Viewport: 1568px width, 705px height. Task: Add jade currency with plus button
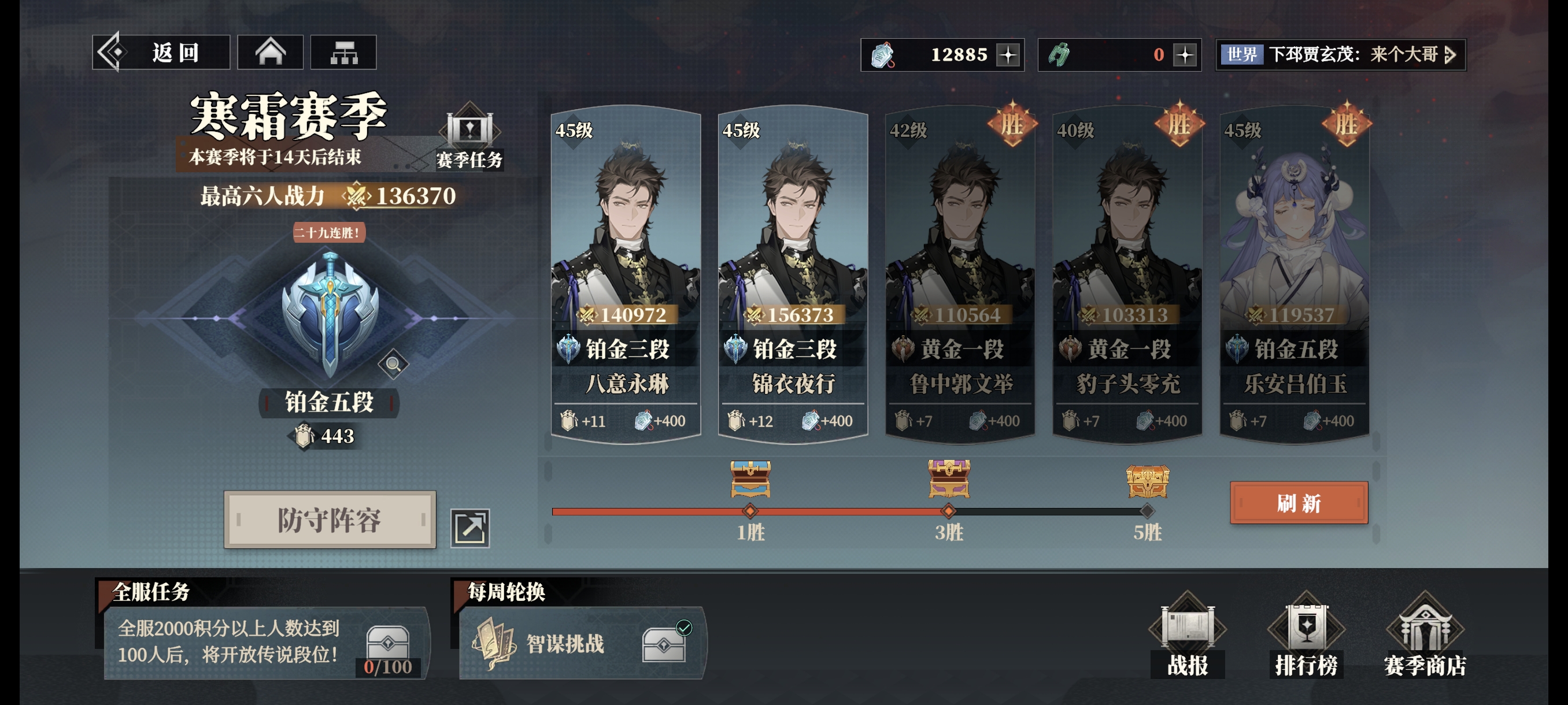(1185, 55)
